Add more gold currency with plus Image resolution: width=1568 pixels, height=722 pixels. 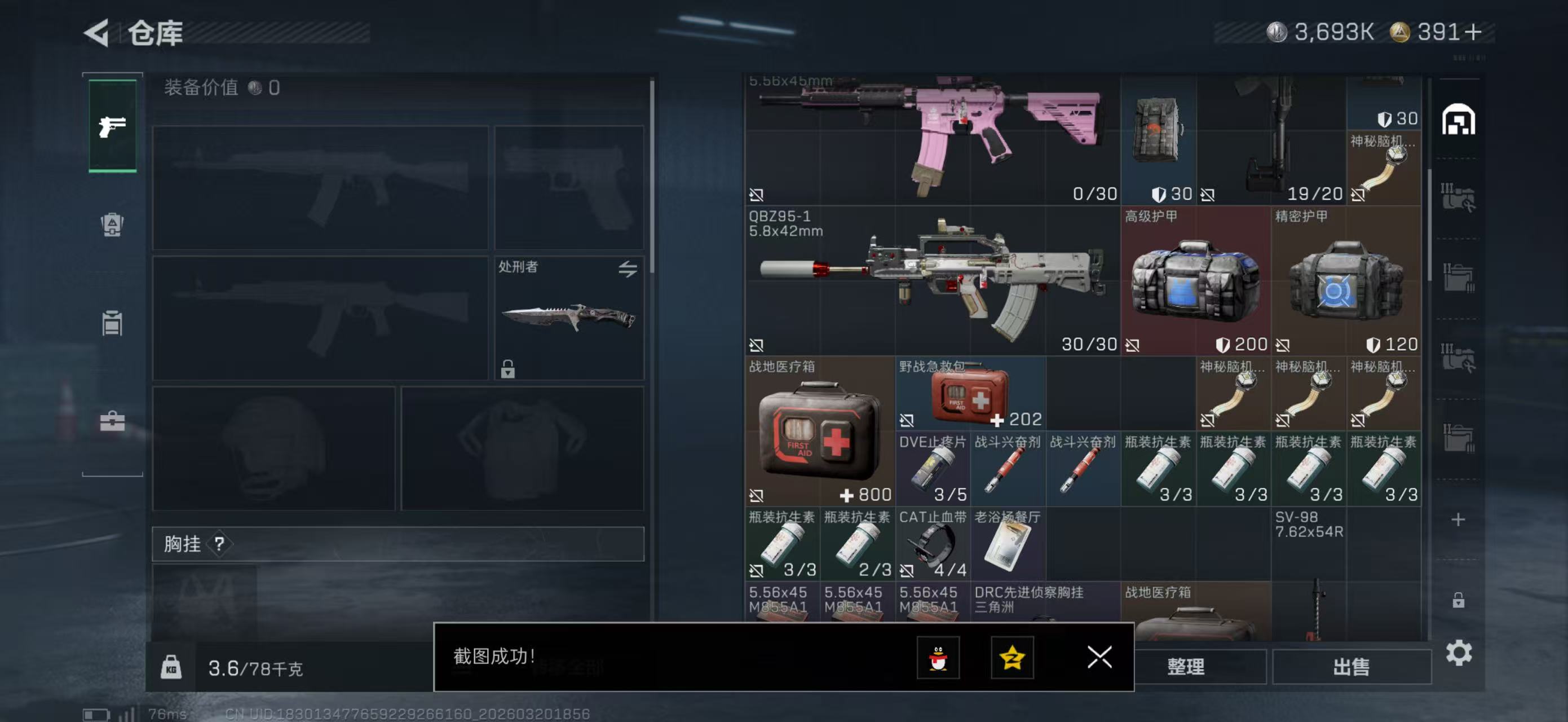pyautogui.click(x=1473, y=32)
